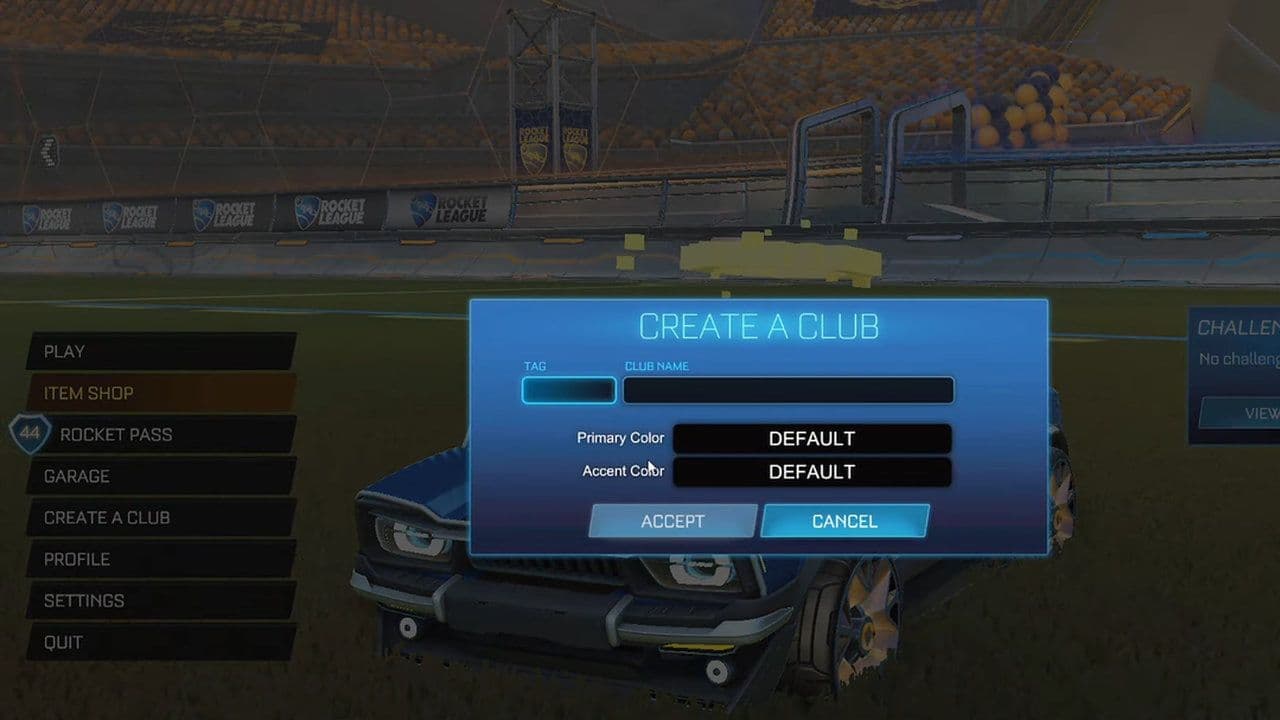Image resolution: width=1280 pixels, height=720 pixels.
Task: Click the CLUB NAME text box
Action: (787, 390)
